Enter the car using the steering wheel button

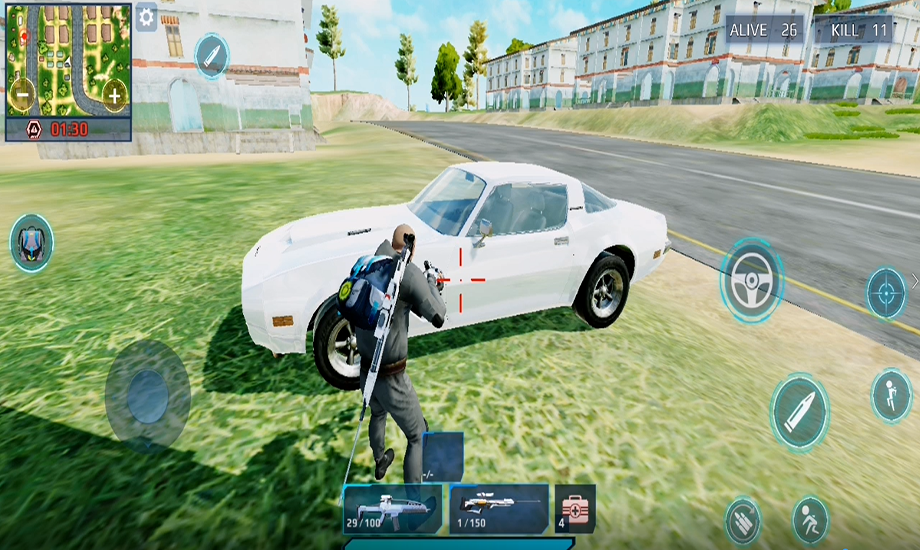coord(752,279)
